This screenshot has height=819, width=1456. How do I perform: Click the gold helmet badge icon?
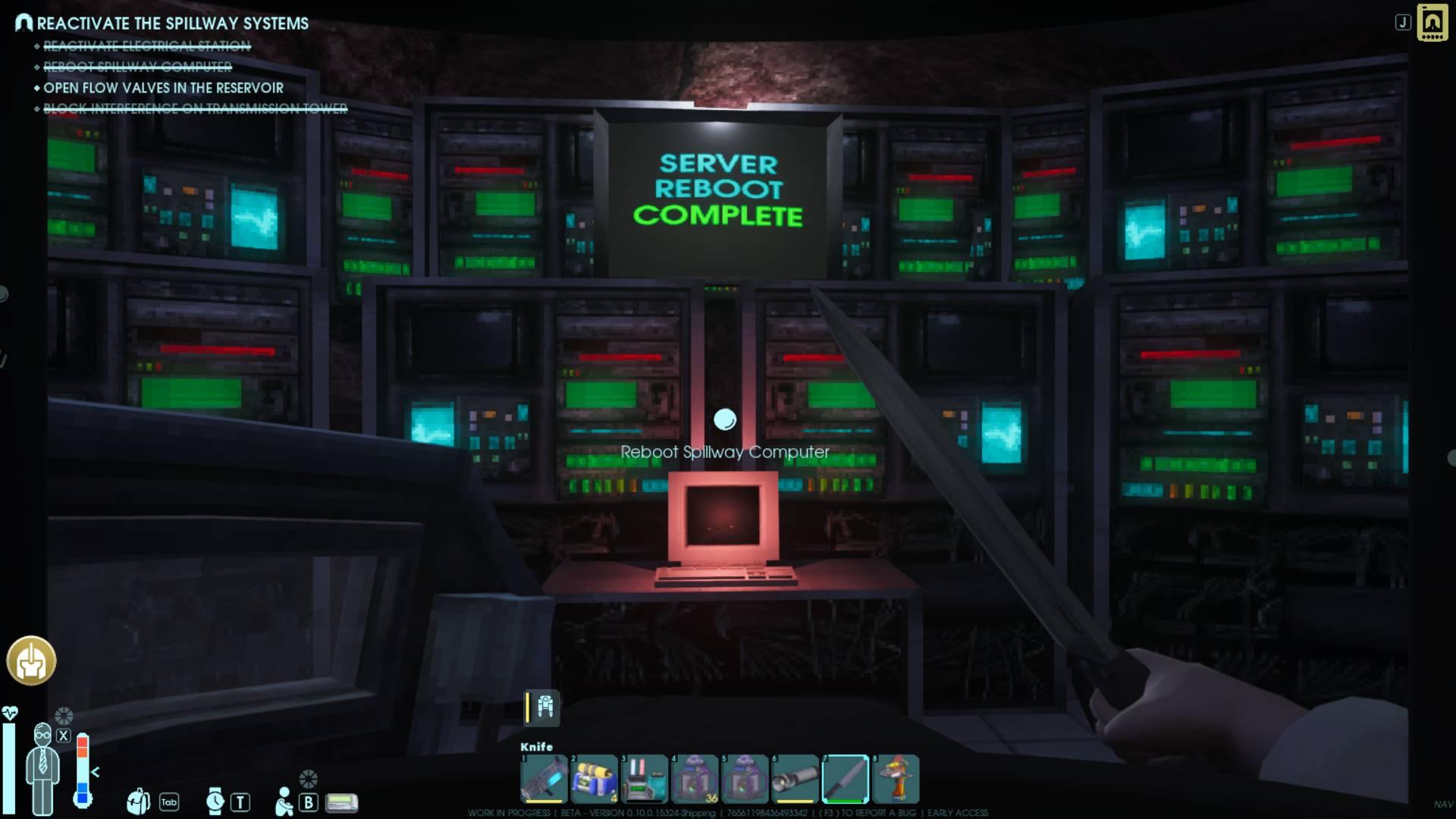click(x=31, y=661)
